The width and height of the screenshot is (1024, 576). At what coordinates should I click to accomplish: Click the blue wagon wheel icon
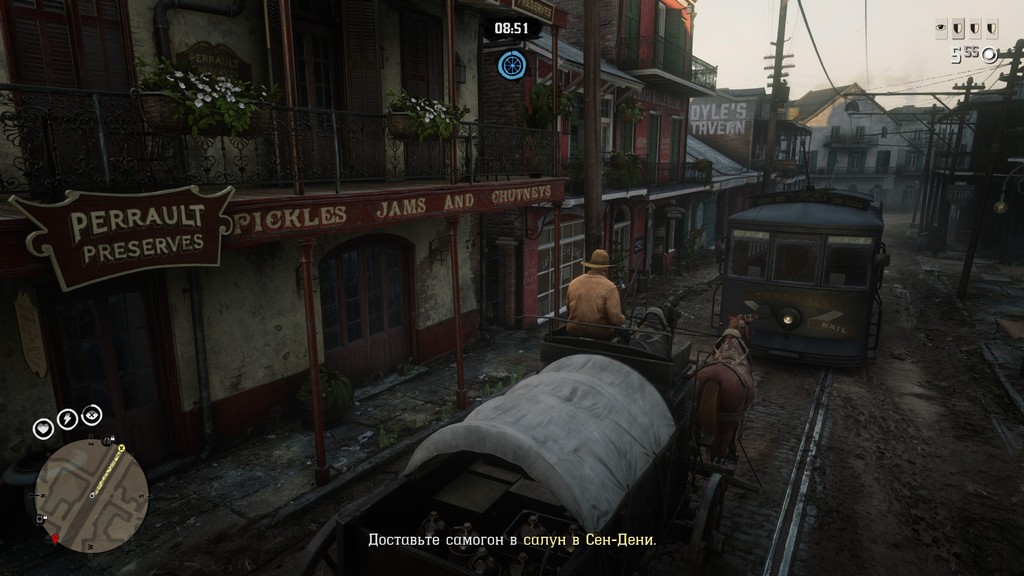pos(511,65)
